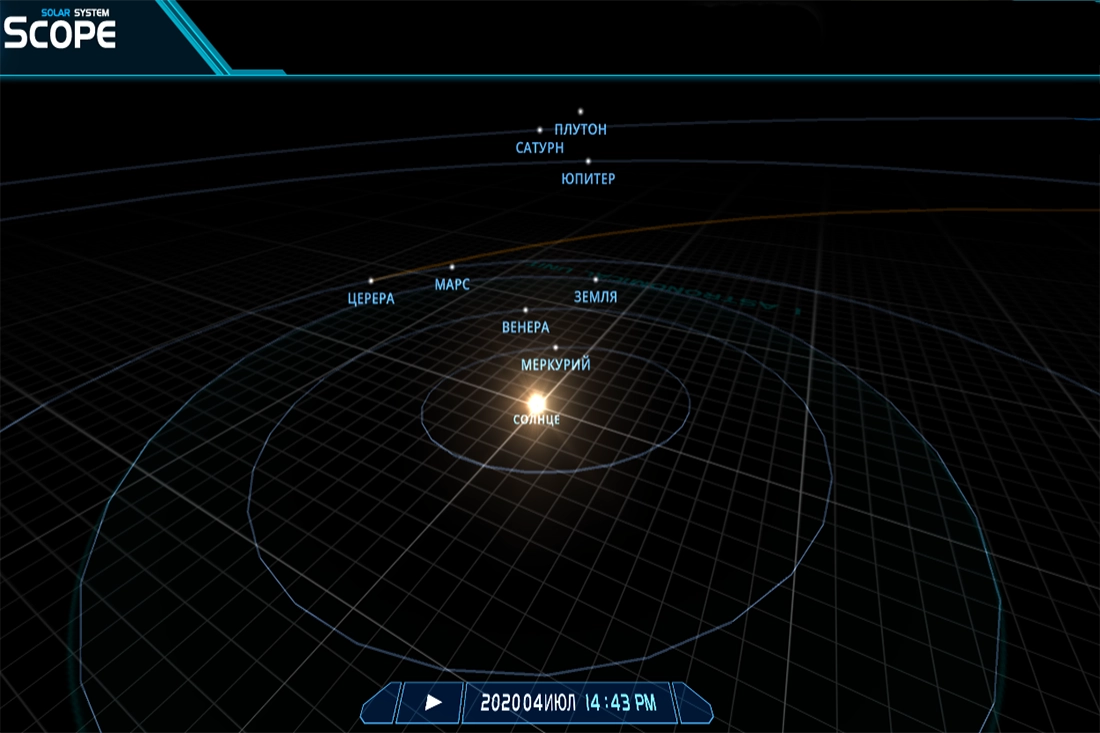
Task: Select the Юпитер planet label
Action: click(588, 179)
